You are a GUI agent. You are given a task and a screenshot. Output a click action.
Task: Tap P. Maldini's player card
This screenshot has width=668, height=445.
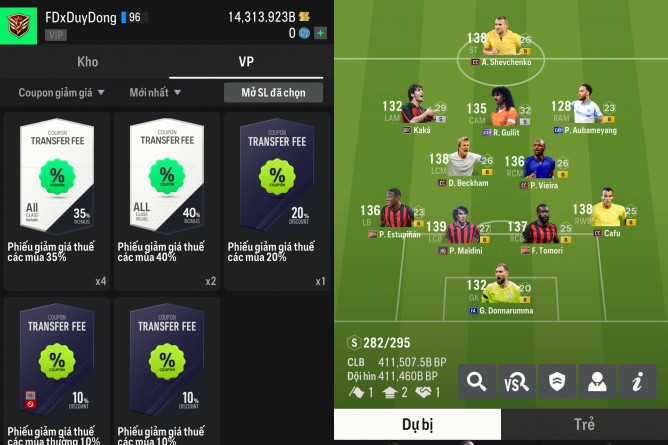click(x=461, y=232)
